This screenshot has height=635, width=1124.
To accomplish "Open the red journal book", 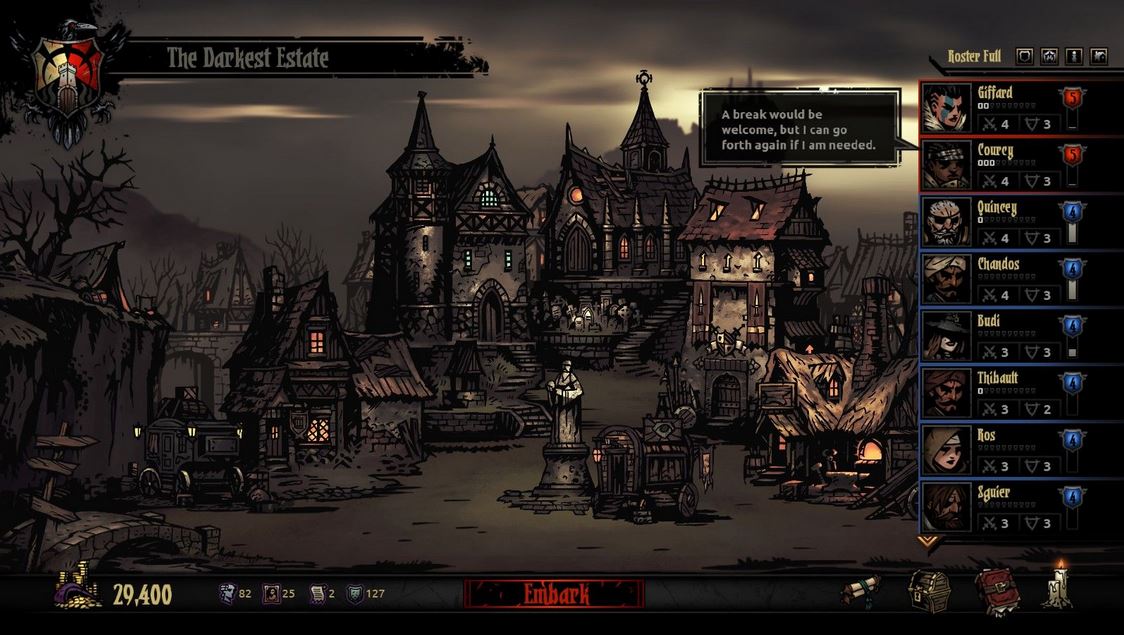I will (x=996, y=590).
